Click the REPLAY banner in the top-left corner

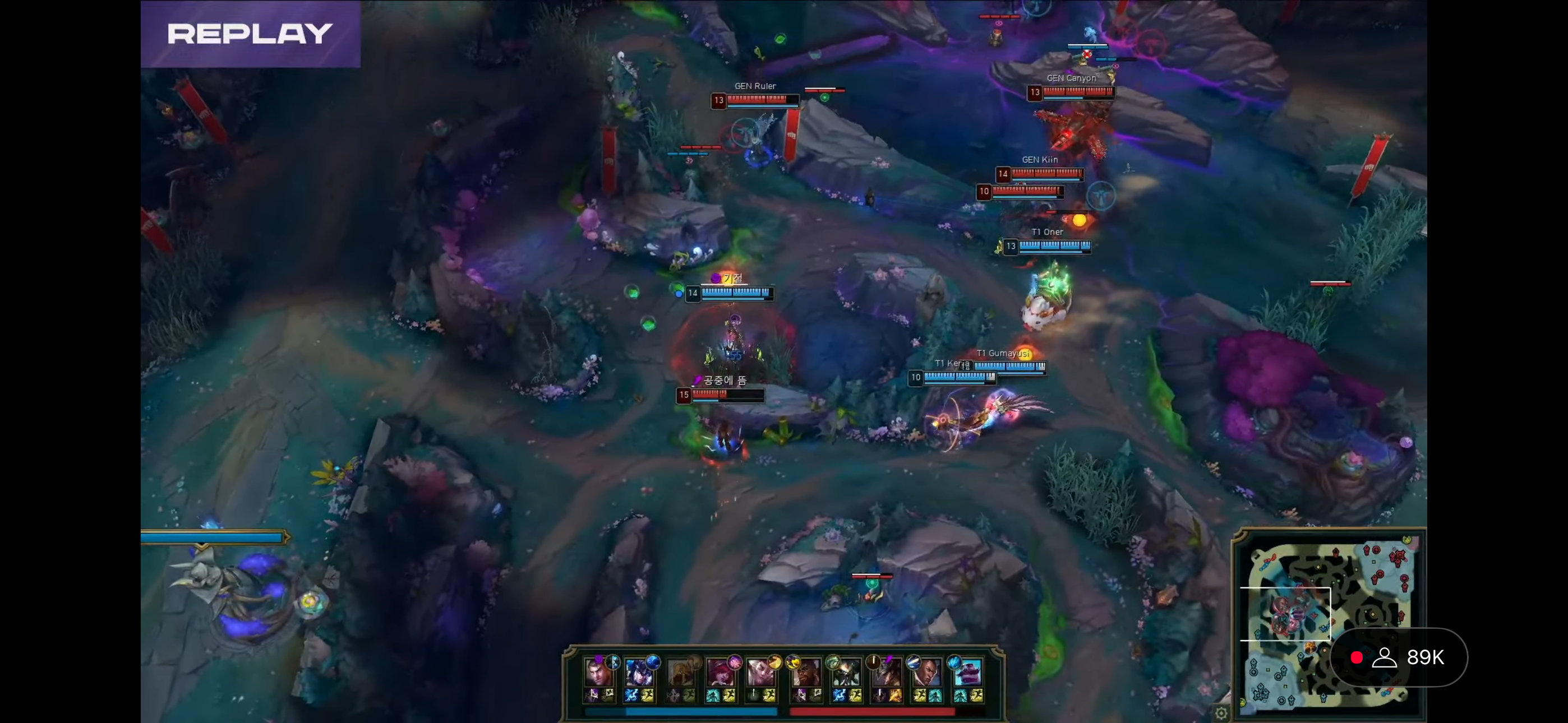250,34
